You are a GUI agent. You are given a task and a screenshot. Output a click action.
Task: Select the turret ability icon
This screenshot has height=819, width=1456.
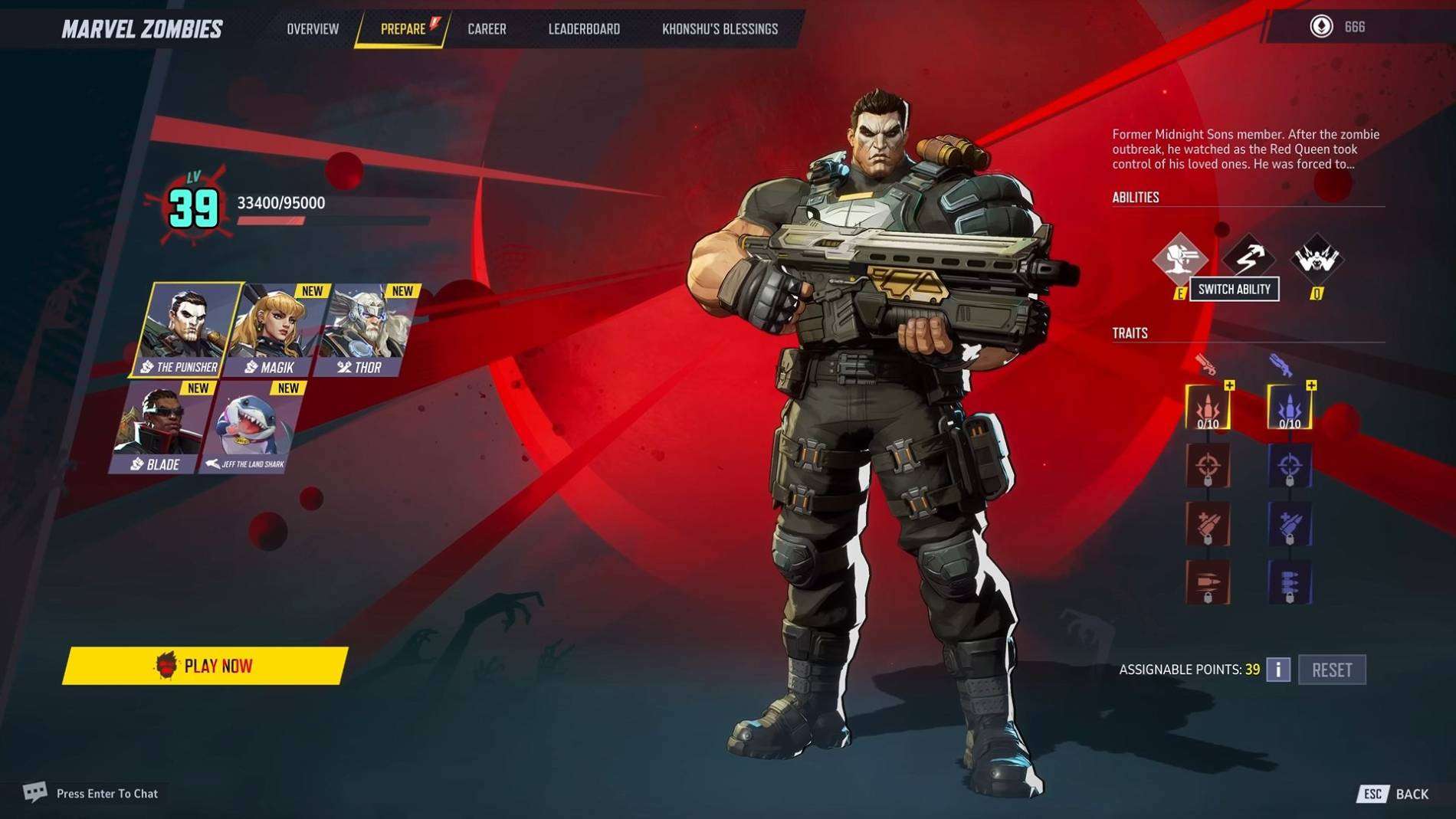[x=1180, y=258]
